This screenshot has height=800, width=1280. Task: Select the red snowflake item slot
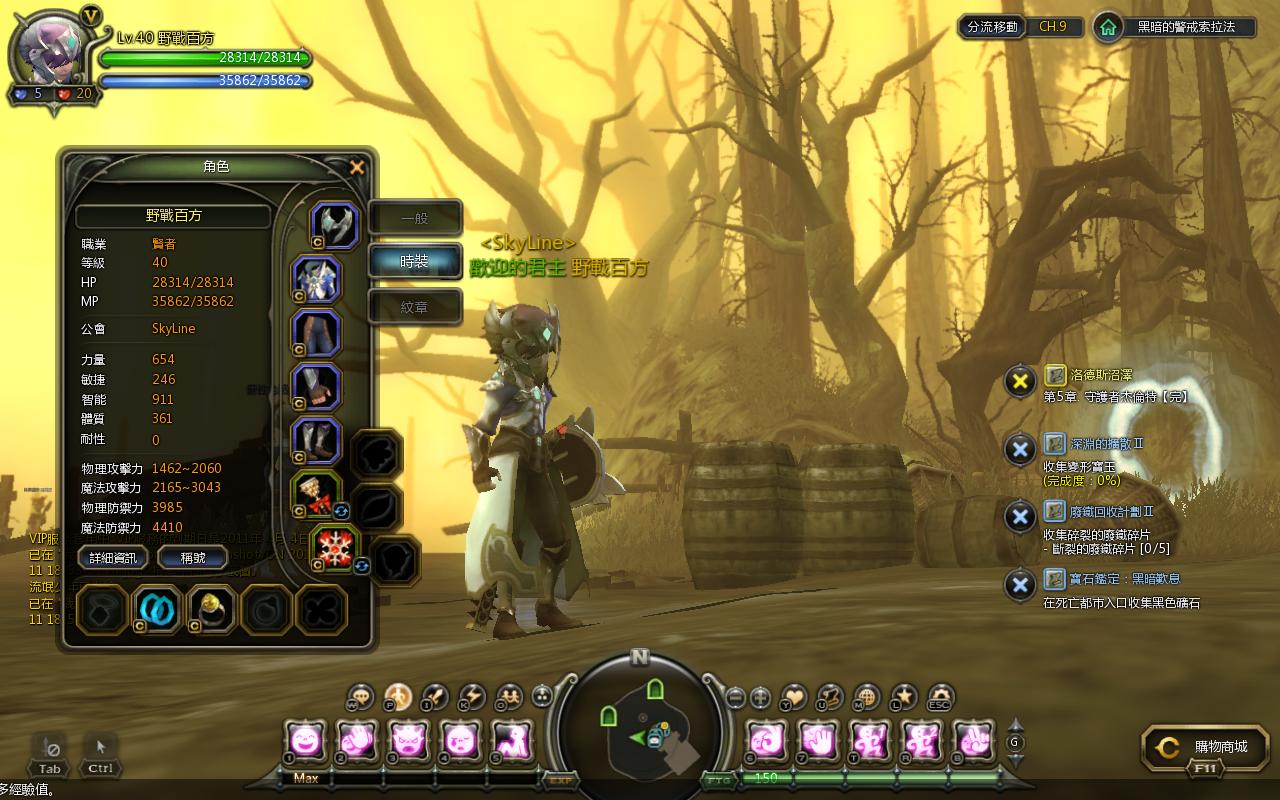335,548
